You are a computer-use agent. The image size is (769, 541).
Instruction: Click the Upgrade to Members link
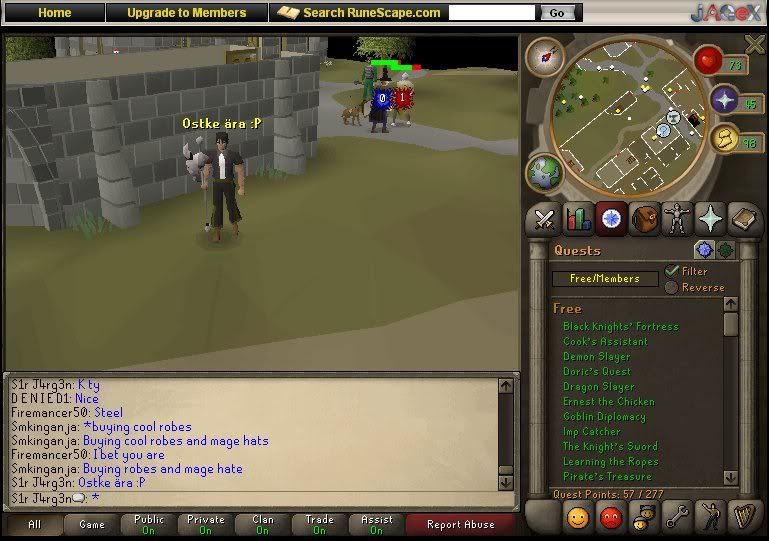tap(186, 13)
